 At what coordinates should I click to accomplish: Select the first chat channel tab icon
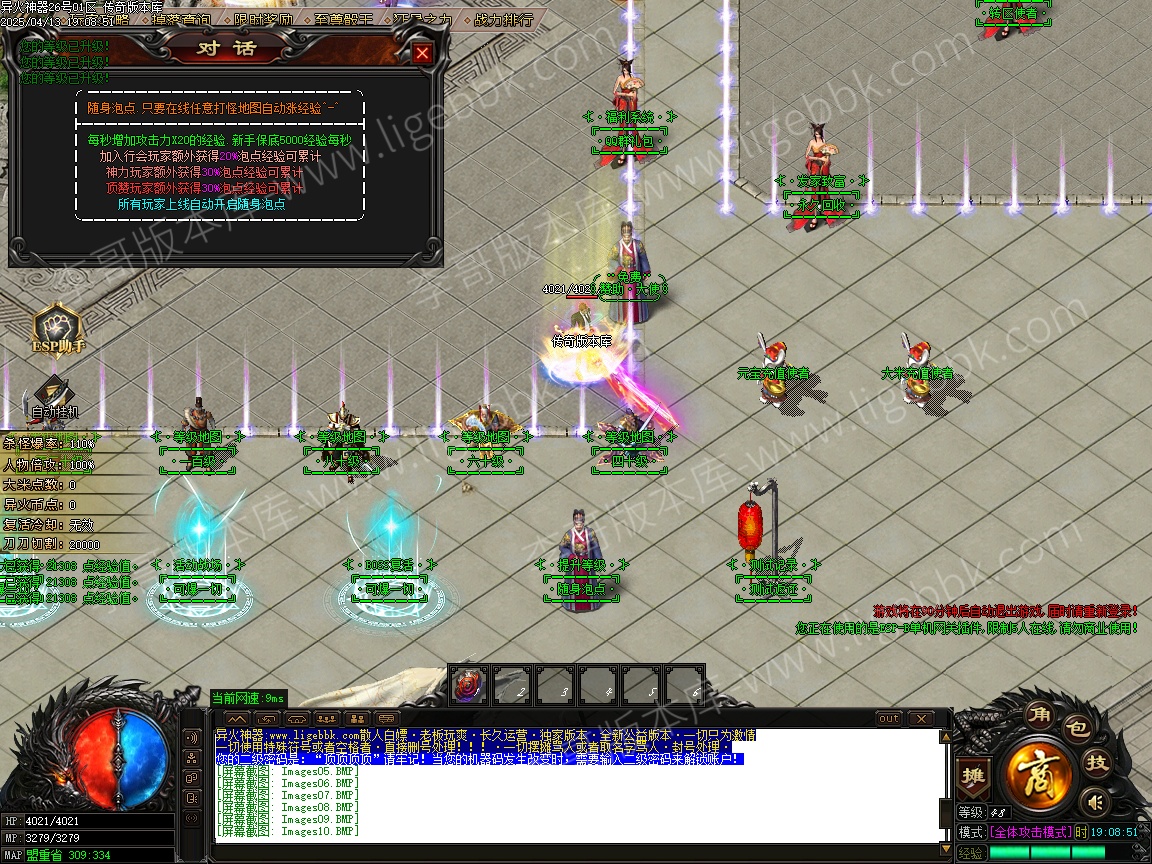click(236, 719)
